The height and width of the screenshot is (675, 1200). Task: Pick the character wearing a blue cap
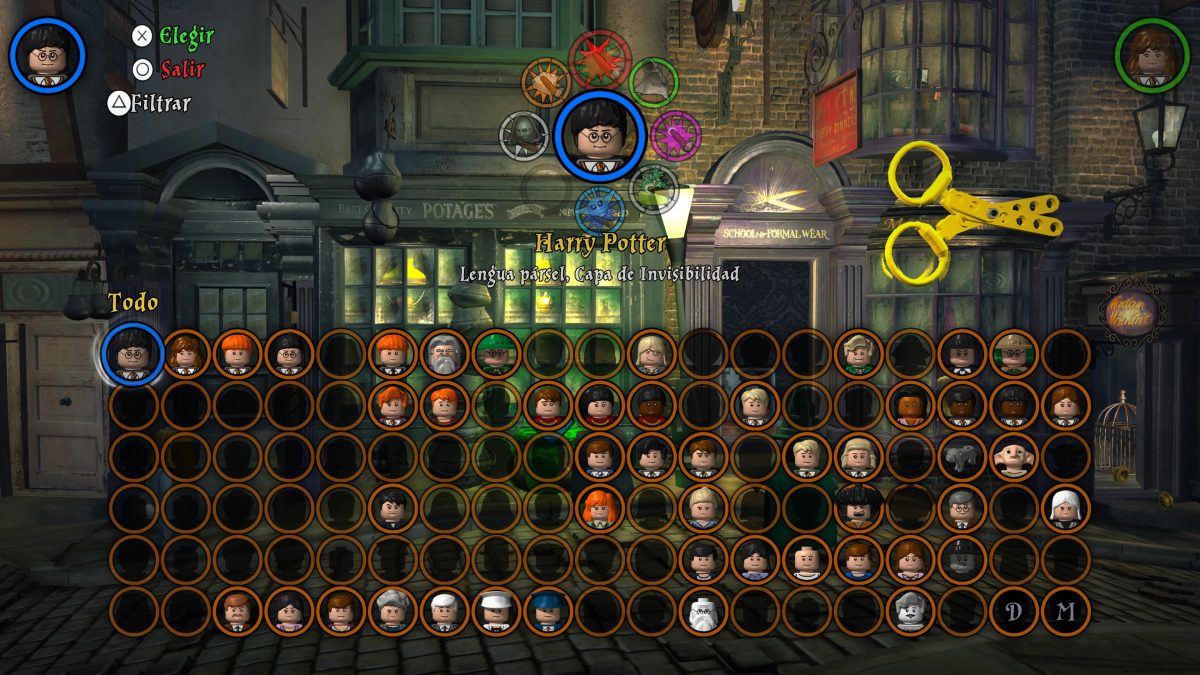point(549,611)
